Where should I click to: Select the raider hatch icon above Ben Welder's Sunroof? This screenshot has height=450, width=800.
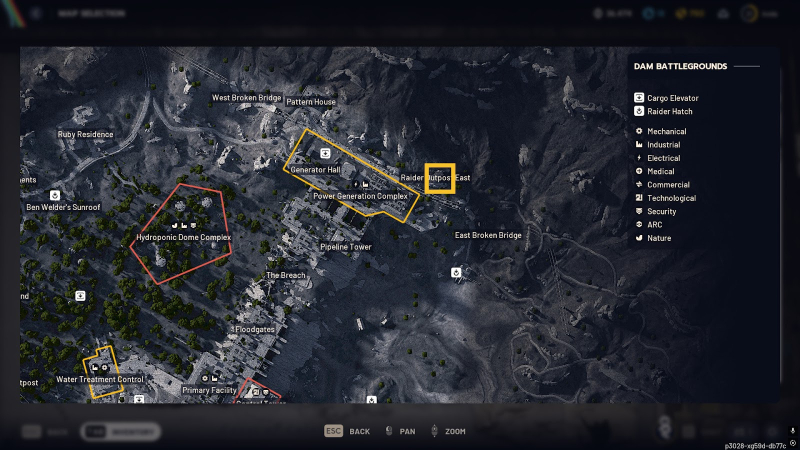point(55,195)
